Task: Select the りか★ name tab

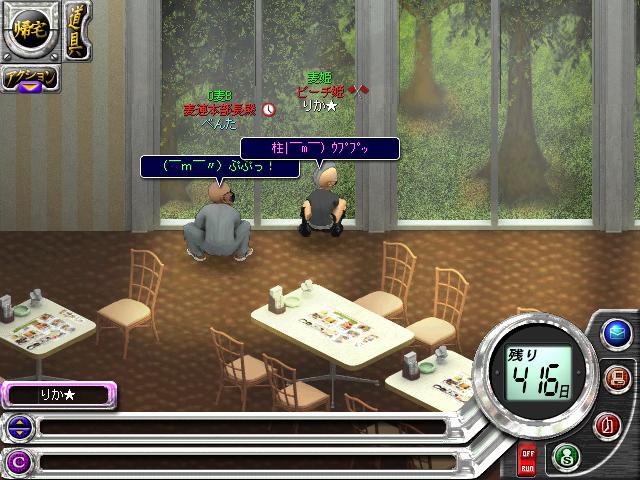Action: tap(57, 395)
